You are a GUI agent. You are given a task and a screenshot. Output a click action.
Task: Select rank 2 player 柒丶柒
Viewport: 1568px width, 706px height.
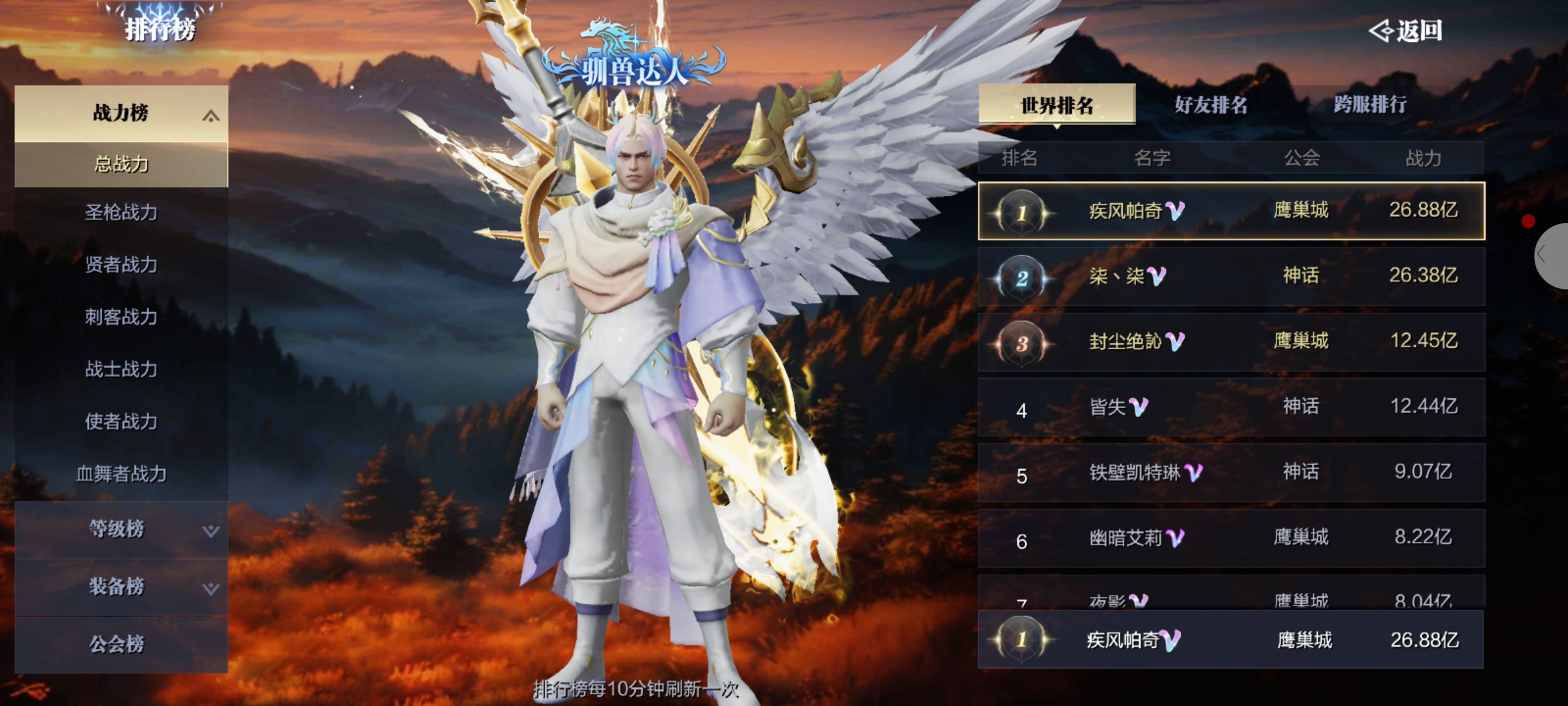[1231, 277]
